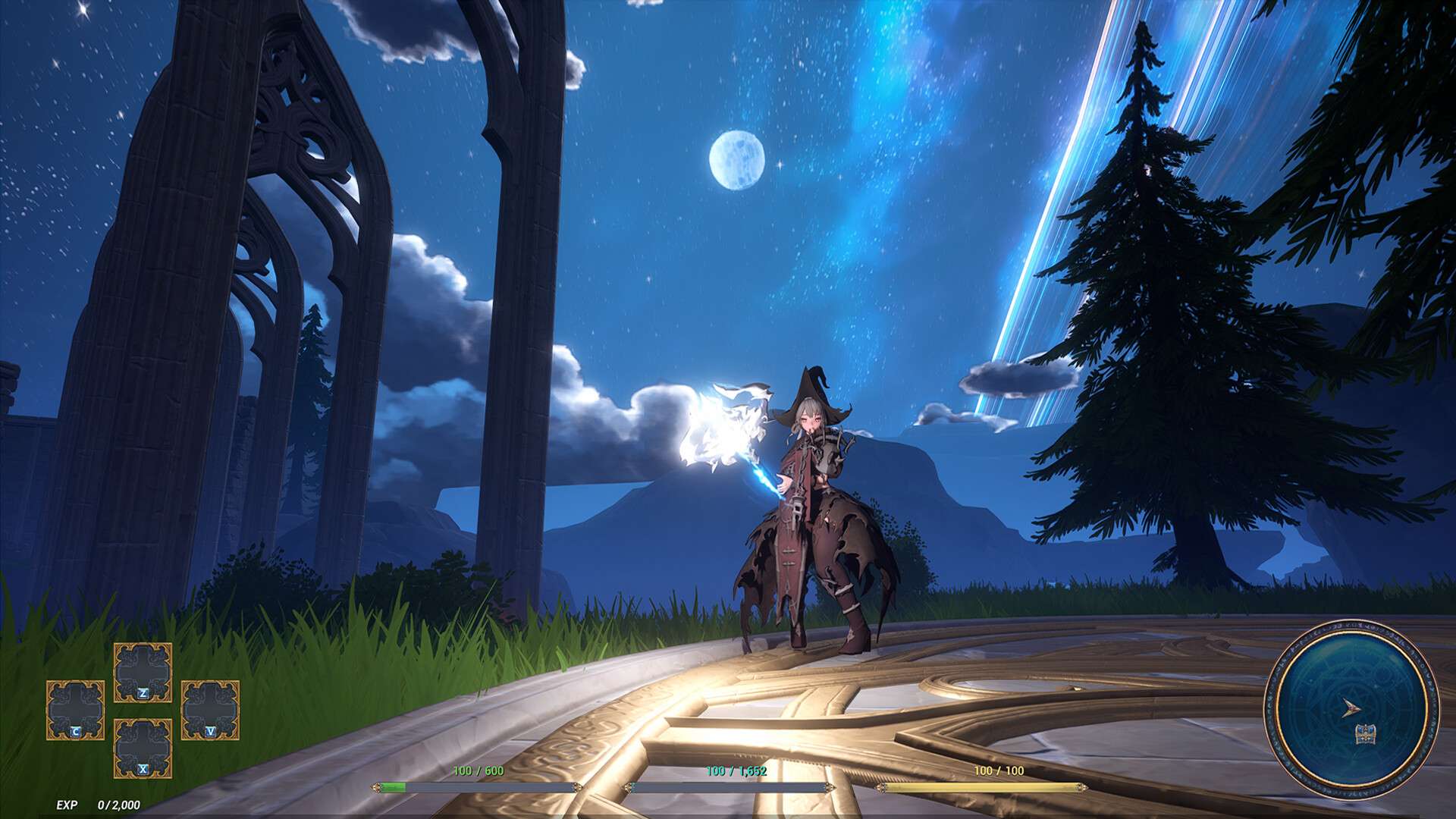Select the skill slot labeled X

click(x=143, y=748)
